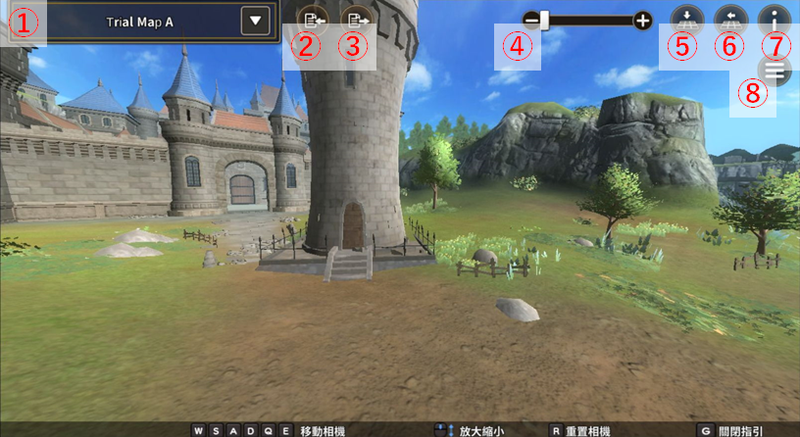Open the information panel with the i button
Image resolution: width=800 pixels, height=437 pixels.
point(773,18)
